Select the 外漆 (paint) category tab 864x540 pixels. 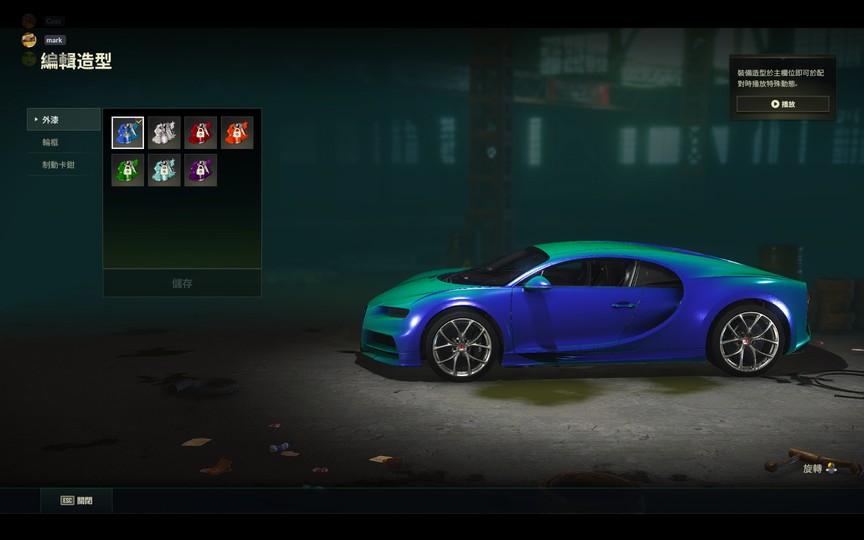[x=64, y=120]
